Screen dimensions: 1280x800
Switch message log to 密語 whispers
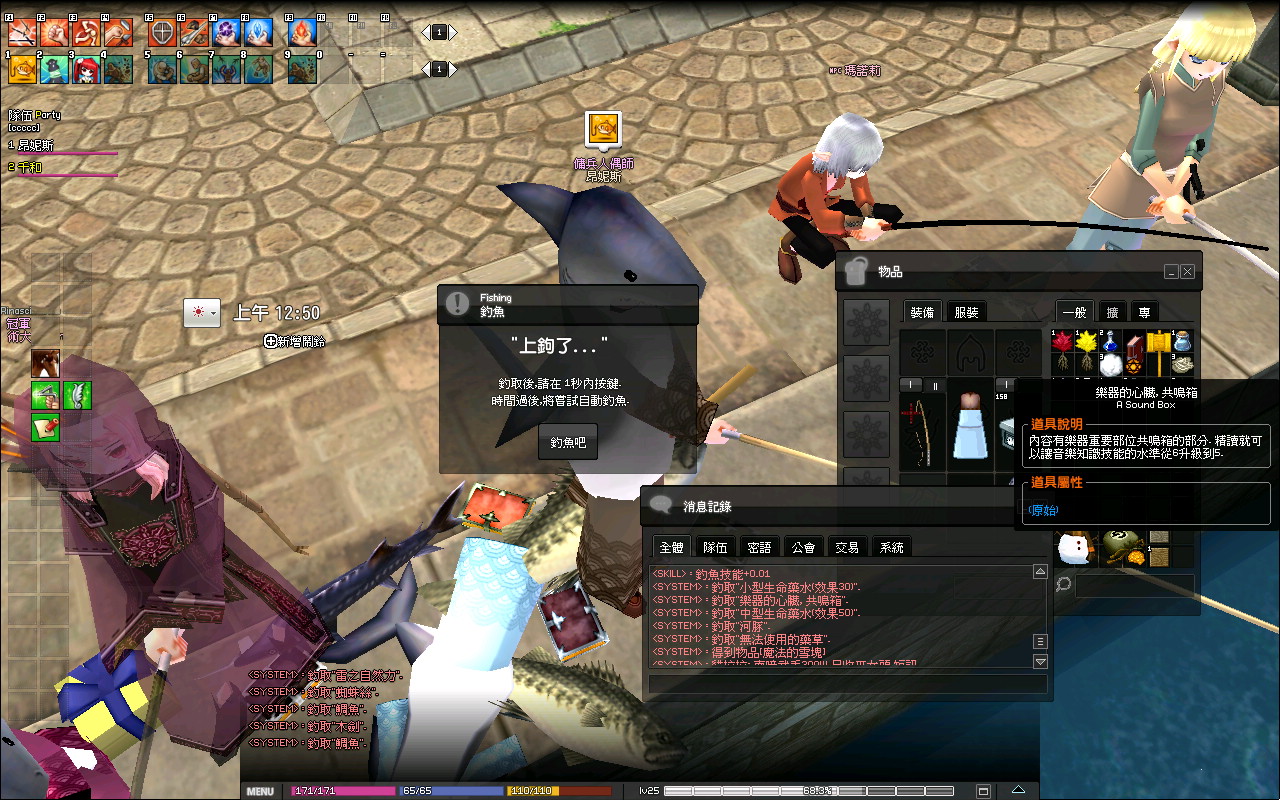(x=759, y=547)
